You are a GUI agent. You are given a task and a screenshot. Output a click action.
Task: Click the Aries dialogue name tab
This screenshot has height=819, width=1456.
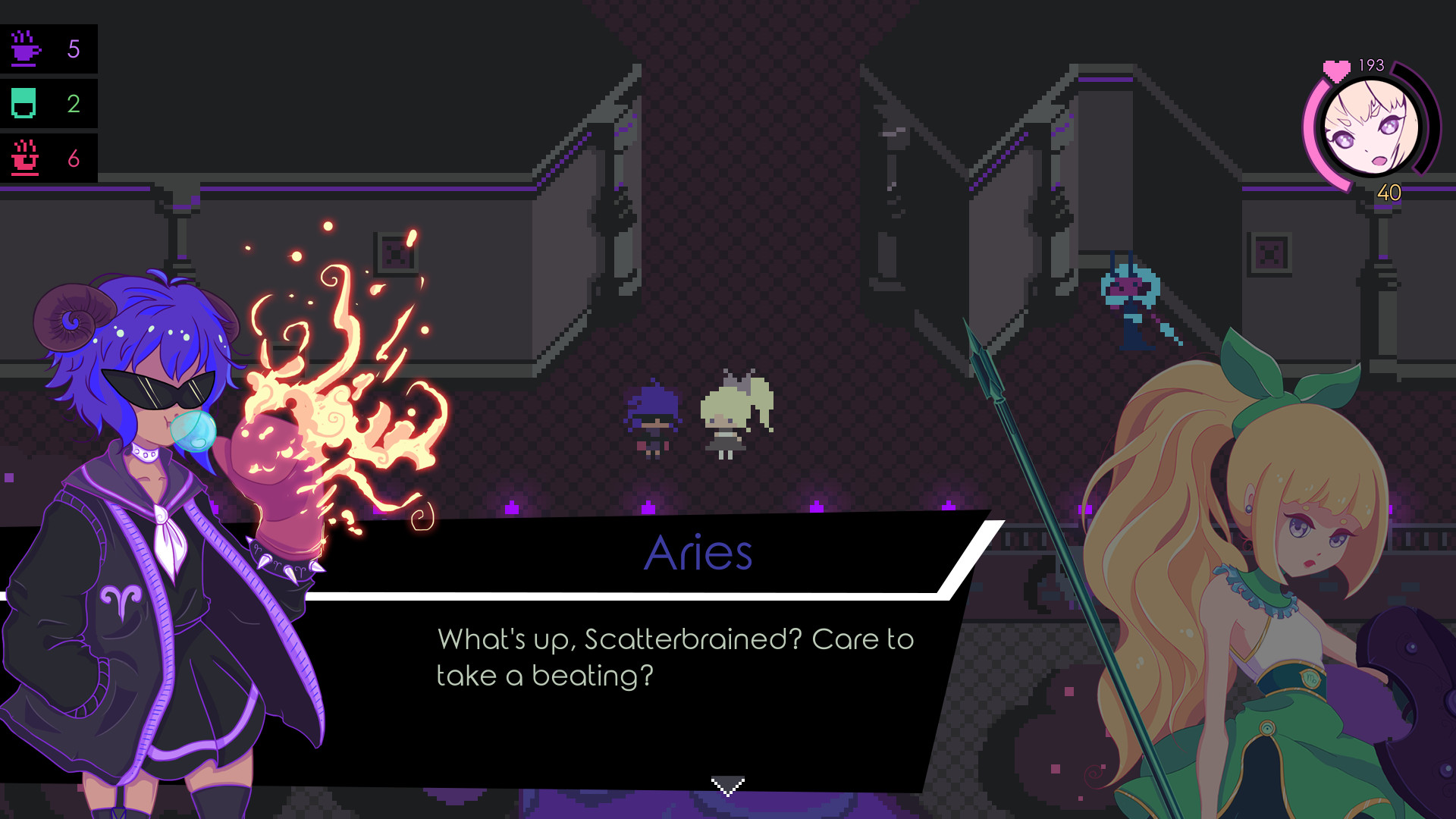tap(698, 551)
